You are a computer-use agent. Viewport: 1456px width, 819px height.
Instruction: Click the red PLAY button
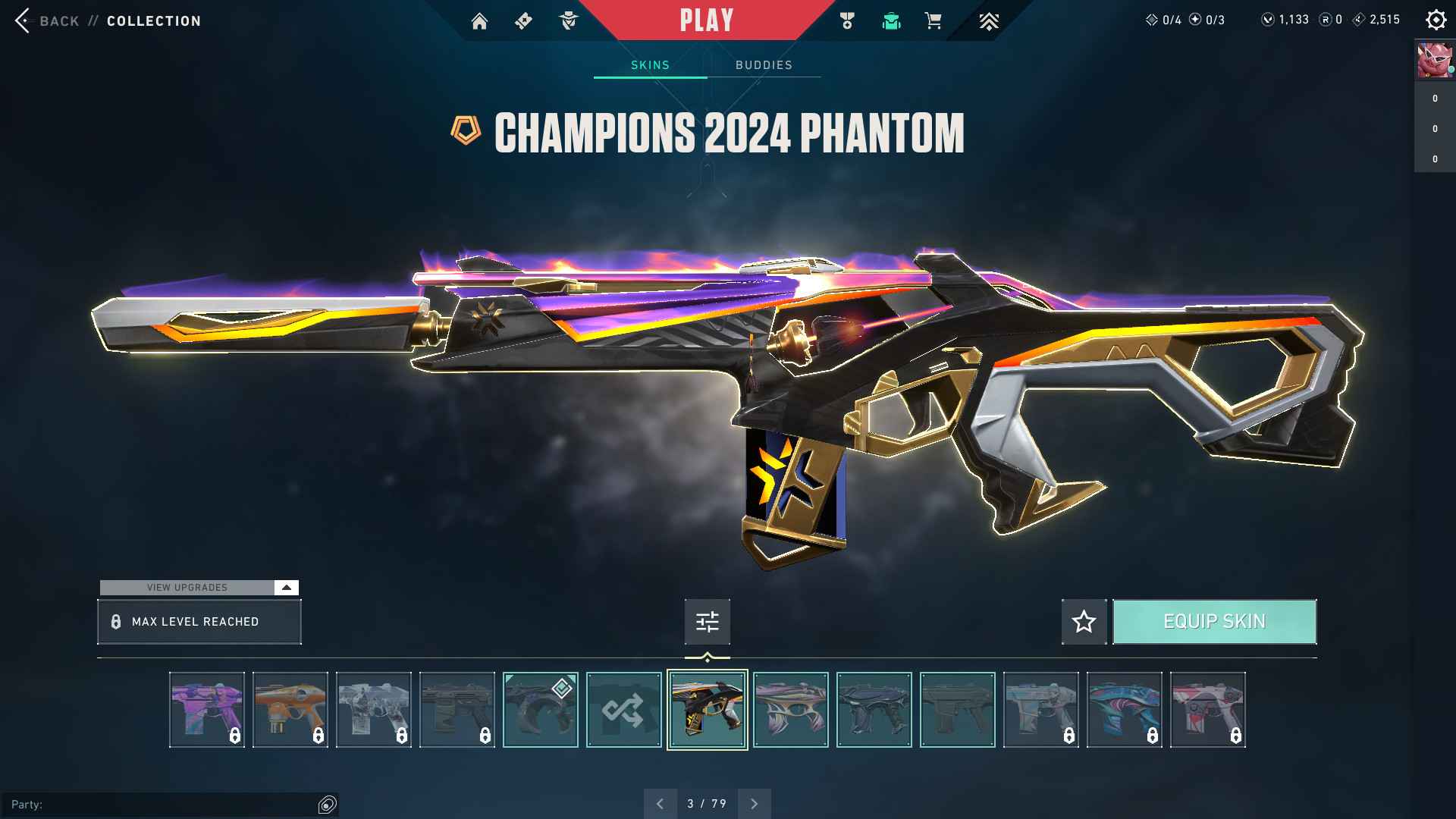[x=707, y=20]
